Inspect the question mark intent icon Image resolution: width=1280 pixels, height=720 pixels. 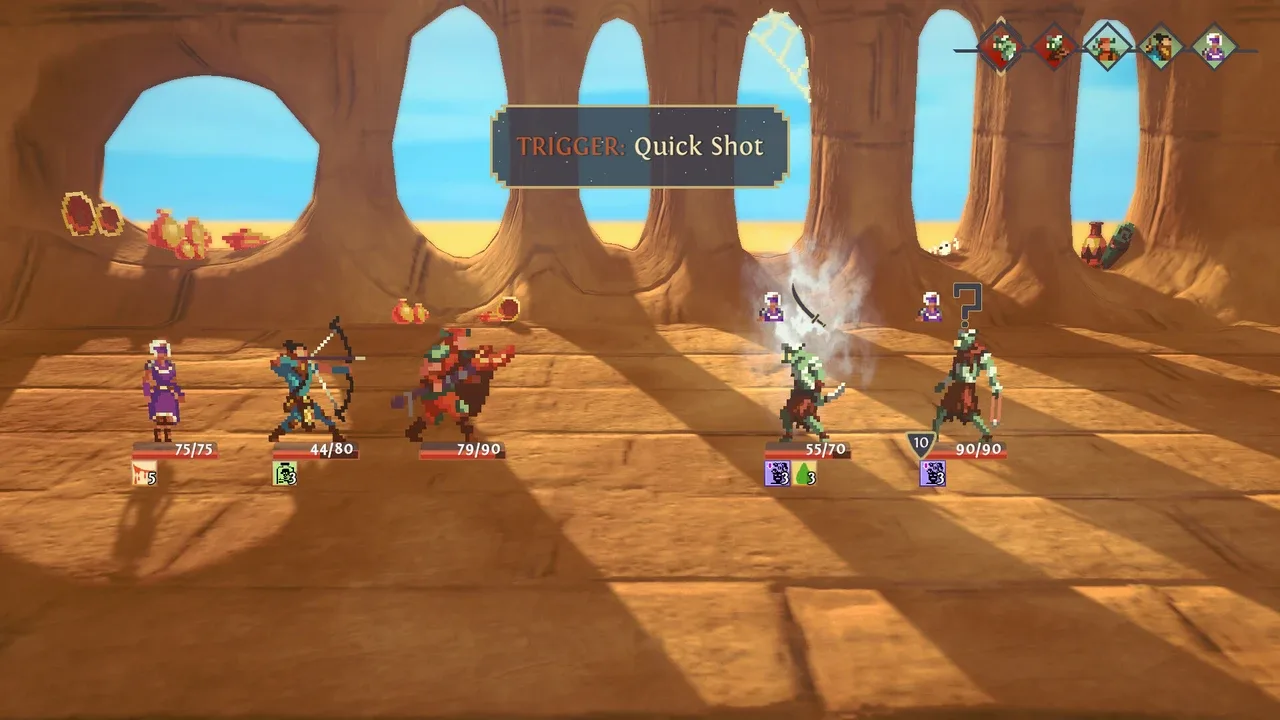click(x=966, y=304)
